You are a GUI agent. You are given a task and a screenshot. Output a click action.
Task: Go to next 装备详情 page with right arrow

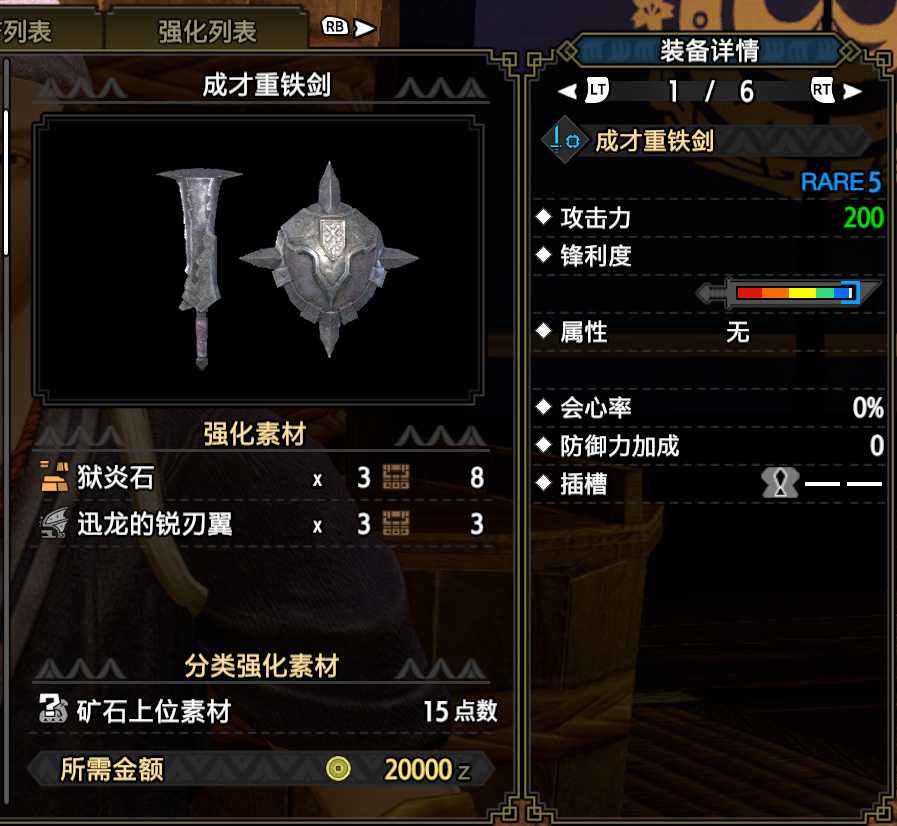tap(852, 91)
